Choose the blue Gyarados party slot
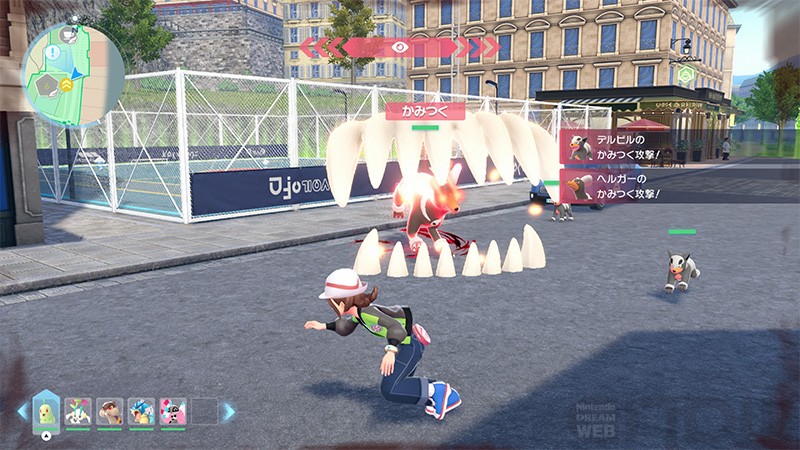 (x=141, y=410)
